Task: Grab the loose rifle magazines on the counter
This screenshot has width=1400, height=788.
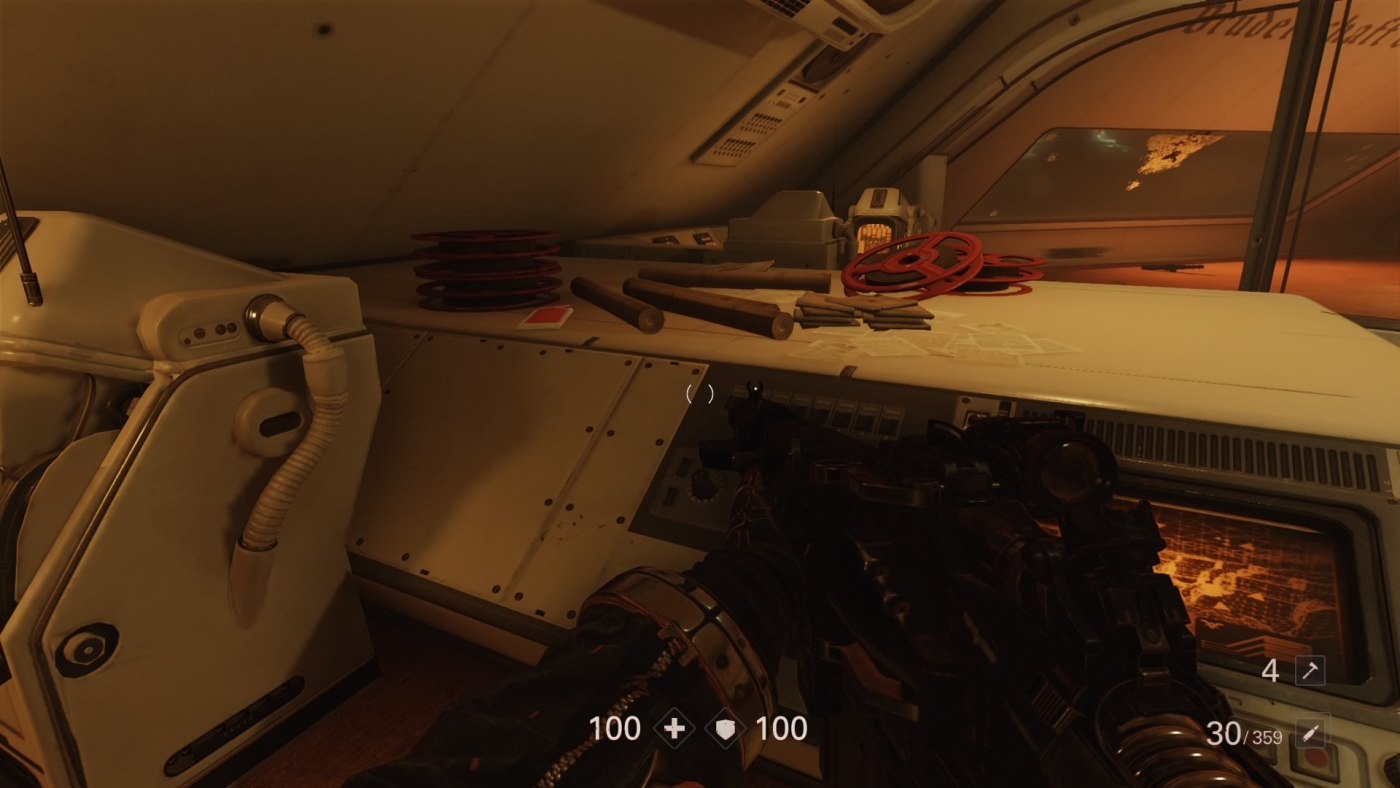Action: (860, 315)
